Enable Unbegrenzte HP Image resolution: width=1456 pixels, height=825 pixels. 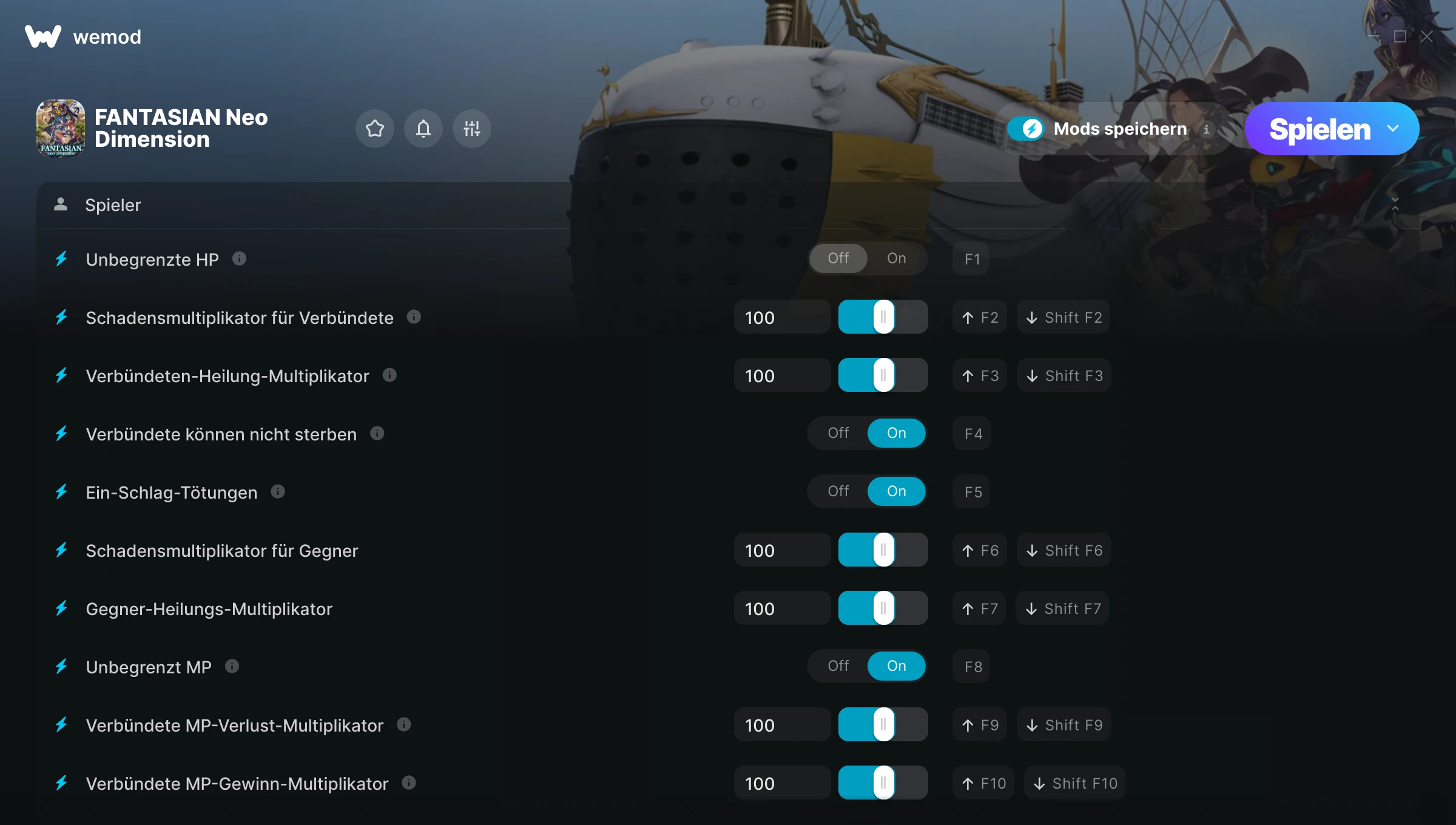[897, 258]
